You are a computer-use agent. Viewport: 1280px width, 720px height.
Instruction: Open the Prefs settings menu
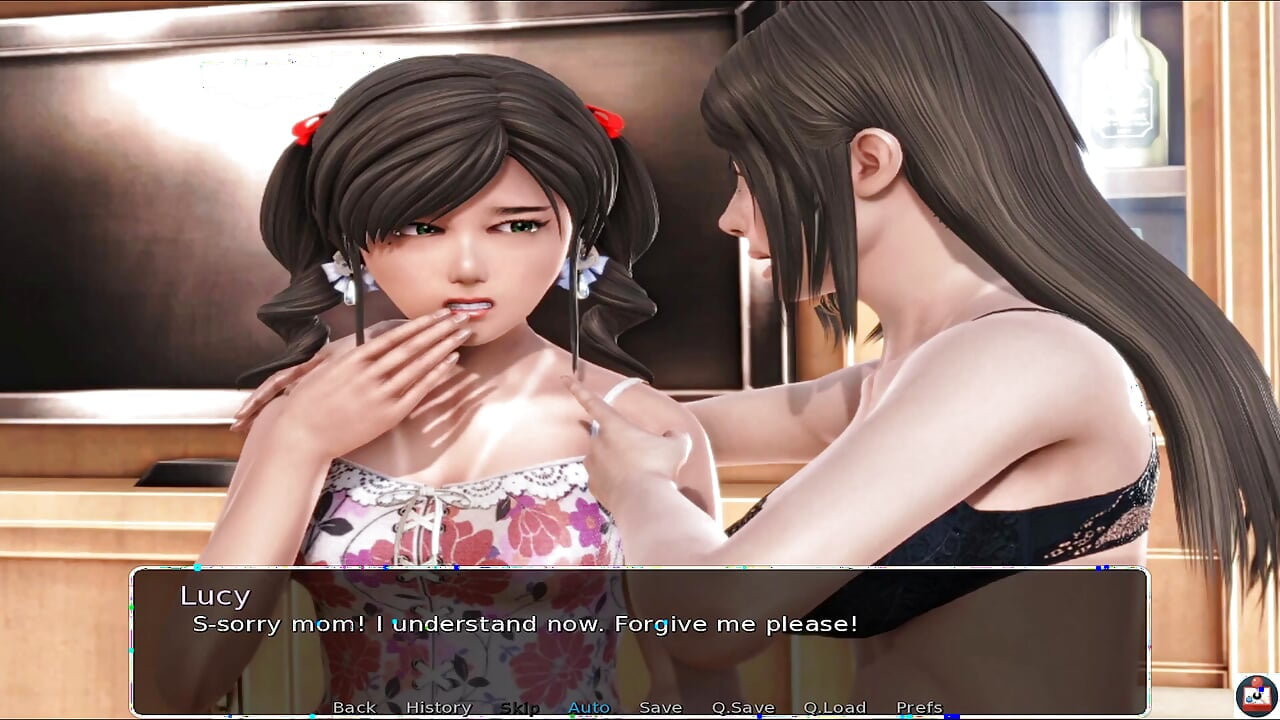click(919, 707)
